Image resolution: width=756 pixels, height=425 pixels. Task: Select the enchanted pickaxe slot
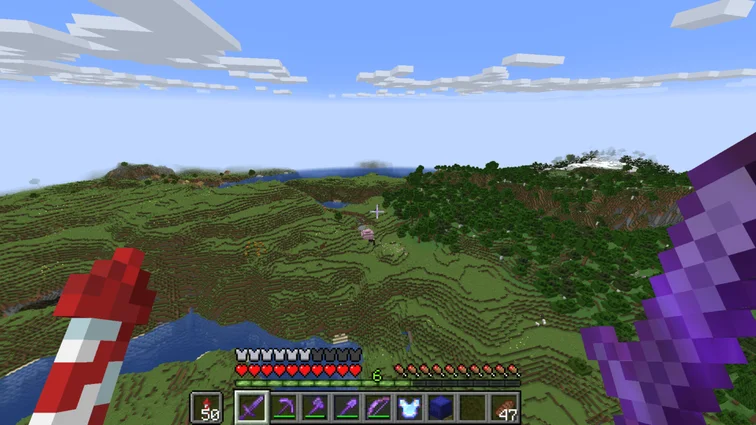(x=284, y=407)
